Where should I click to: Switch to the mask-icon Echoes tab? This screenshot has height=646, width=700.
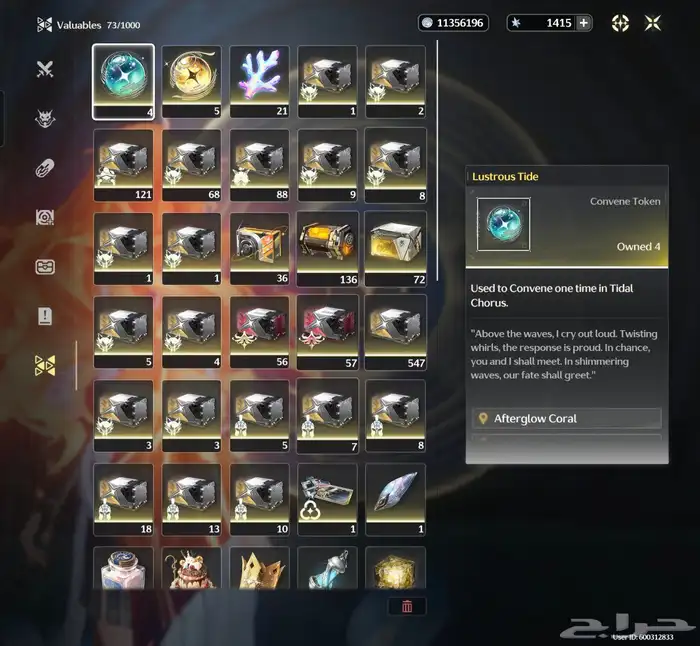tap(45, 118)
